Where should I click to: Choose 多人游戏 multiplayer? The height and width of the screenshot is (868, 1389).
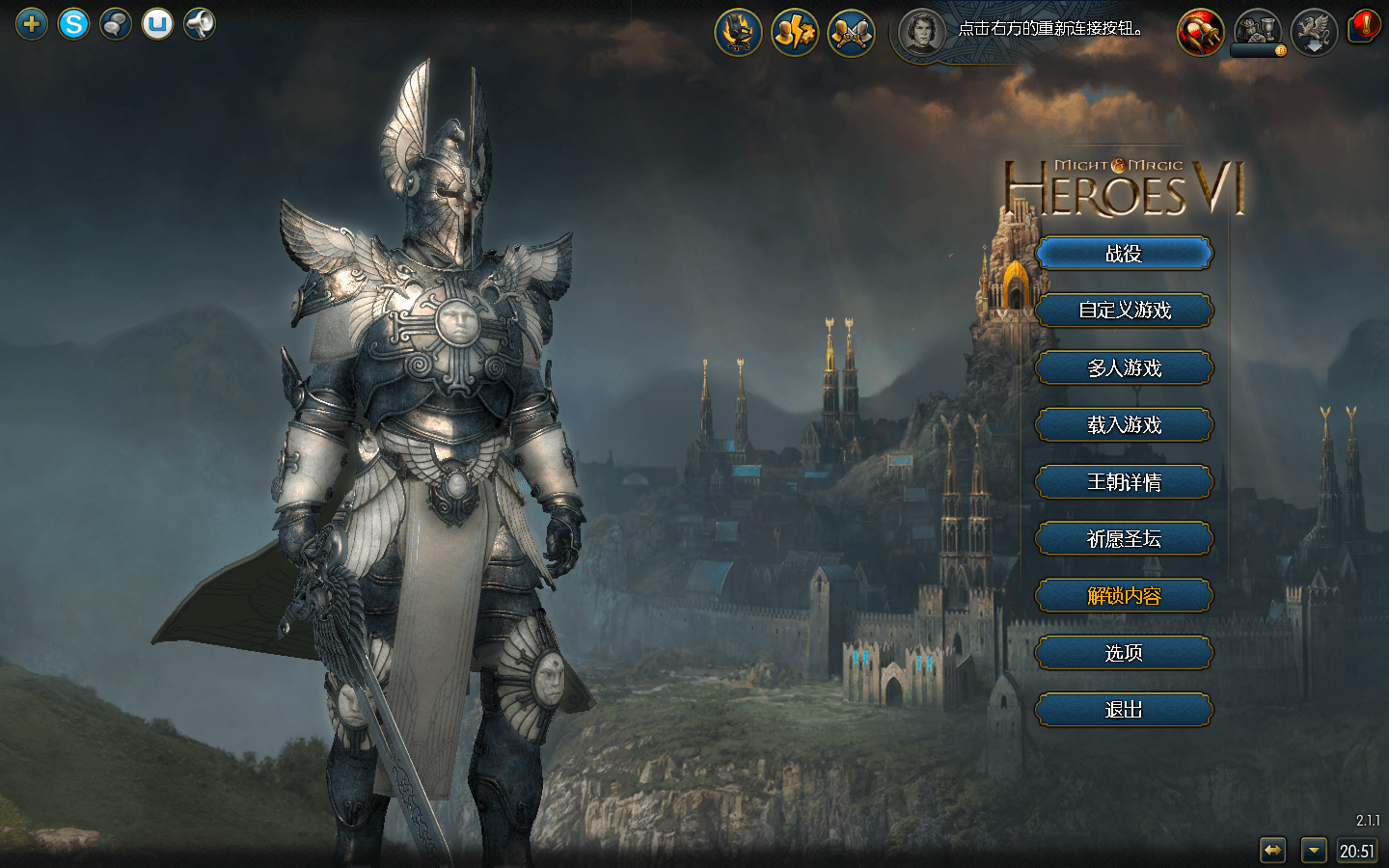pos(1124,367)
